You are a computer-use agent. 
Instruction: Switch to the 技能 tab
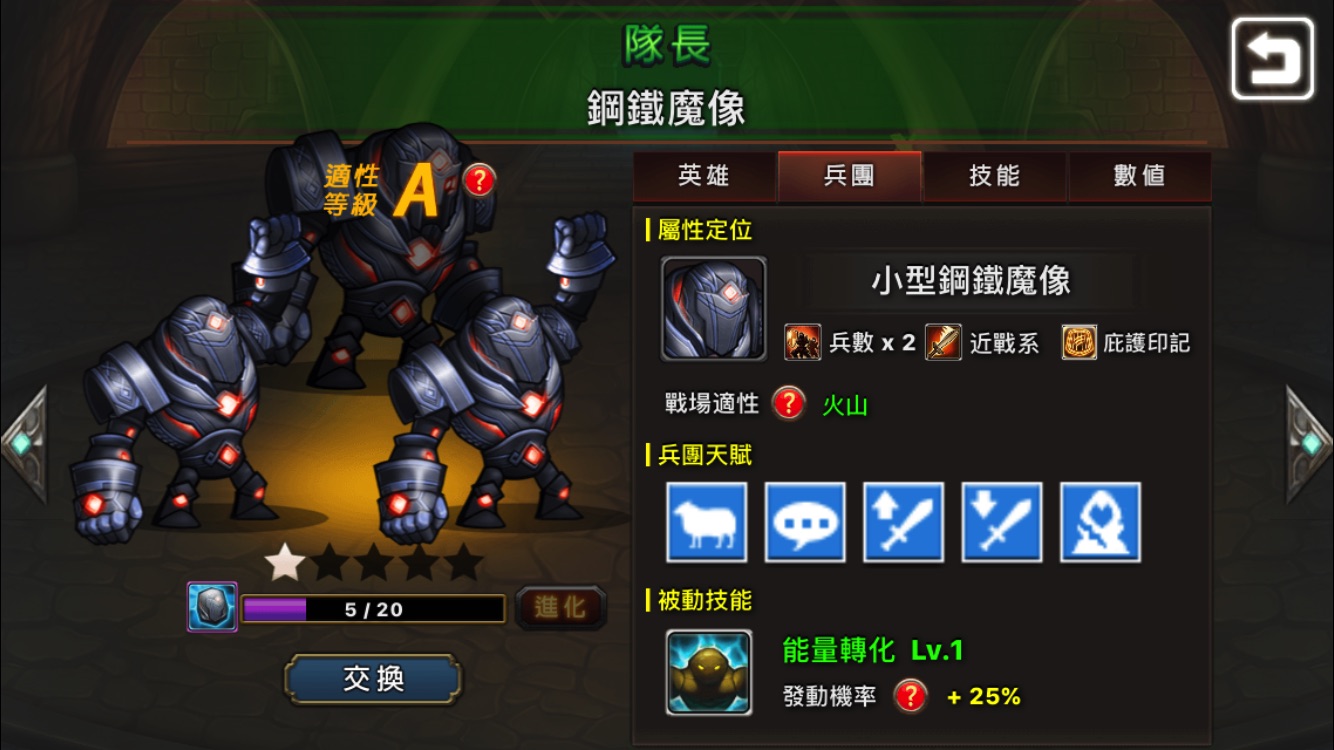tap(995, 176)
